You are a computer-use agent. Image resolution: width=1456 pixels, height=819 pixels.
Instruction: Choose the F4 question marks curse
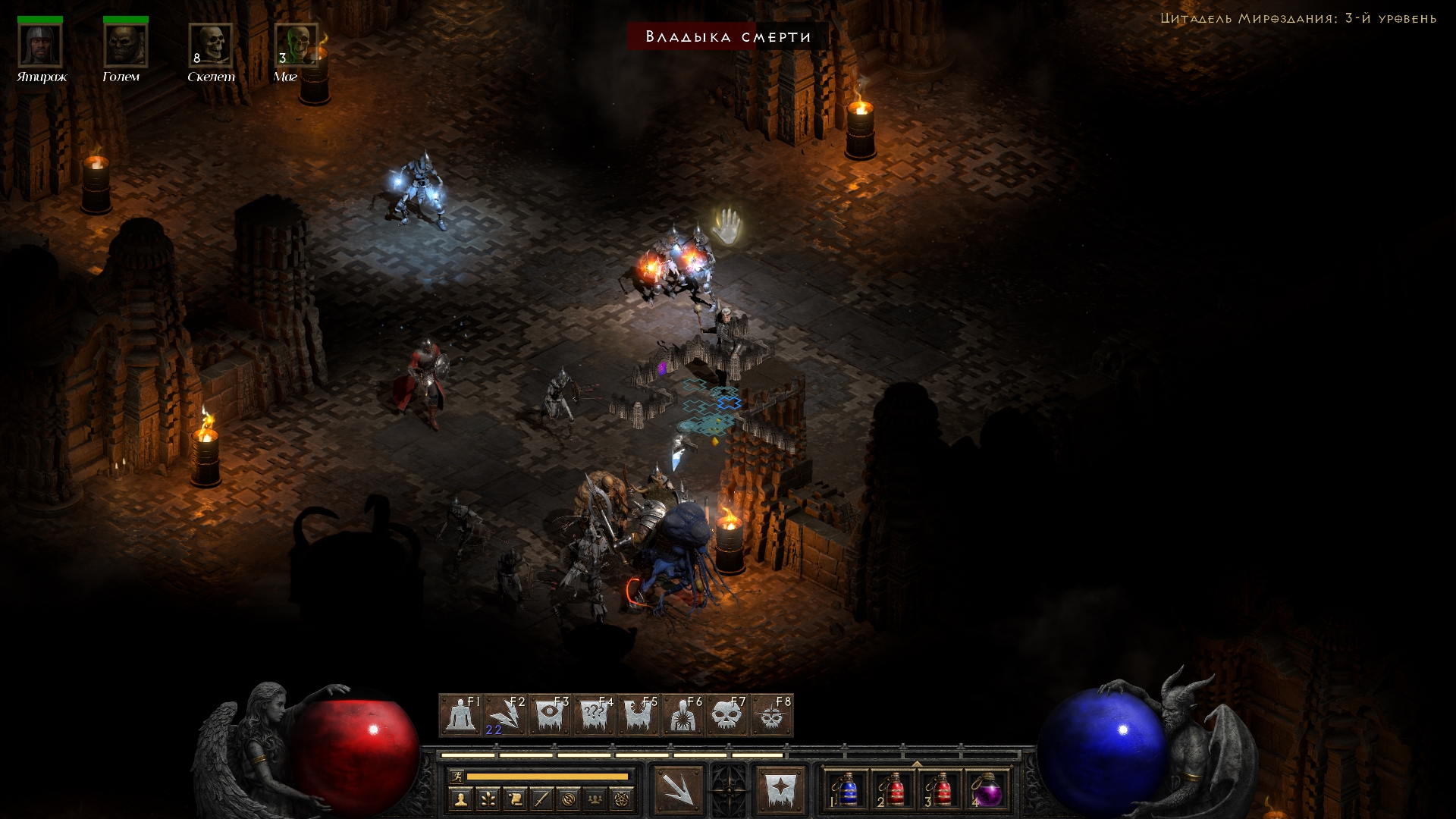click(594, 715)
